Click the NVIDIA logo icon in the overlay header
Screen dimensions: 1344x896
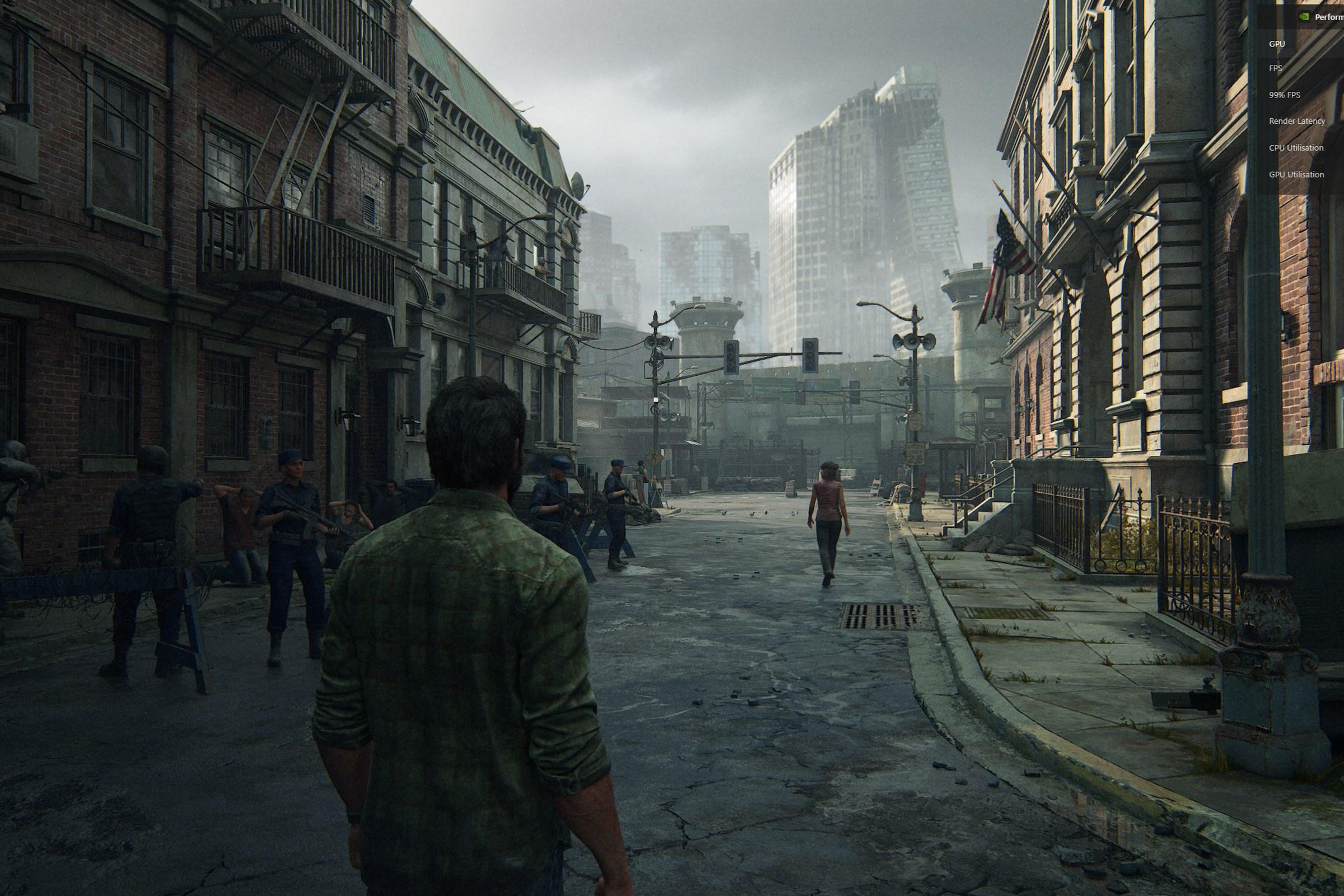click(1305, 17)
